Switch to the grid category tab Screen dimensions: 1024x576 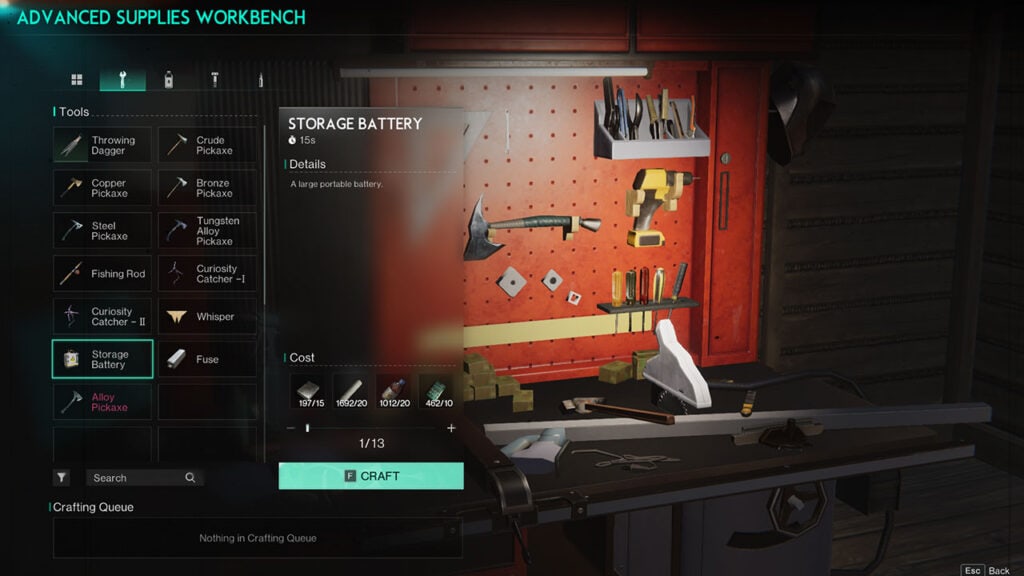coord(77,80)
